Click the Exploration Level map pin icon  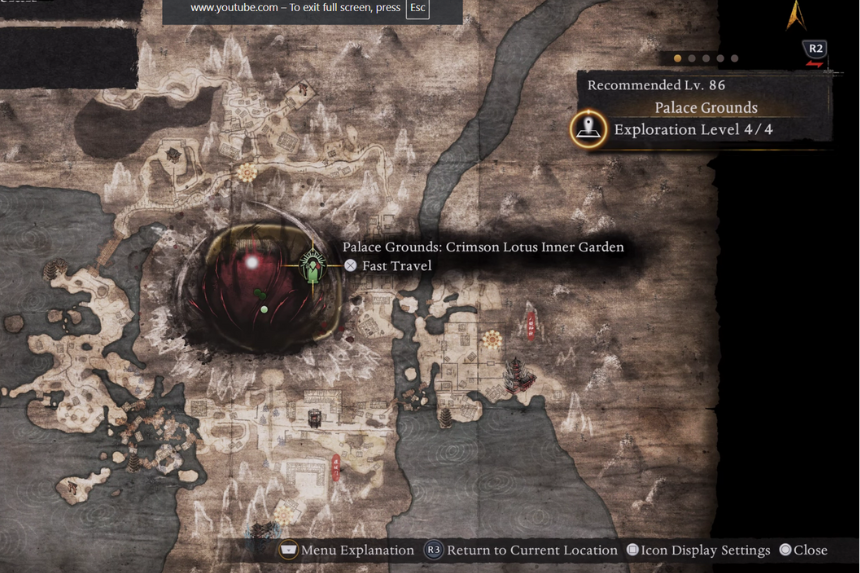pyautogui.click(x=588, y=129)
